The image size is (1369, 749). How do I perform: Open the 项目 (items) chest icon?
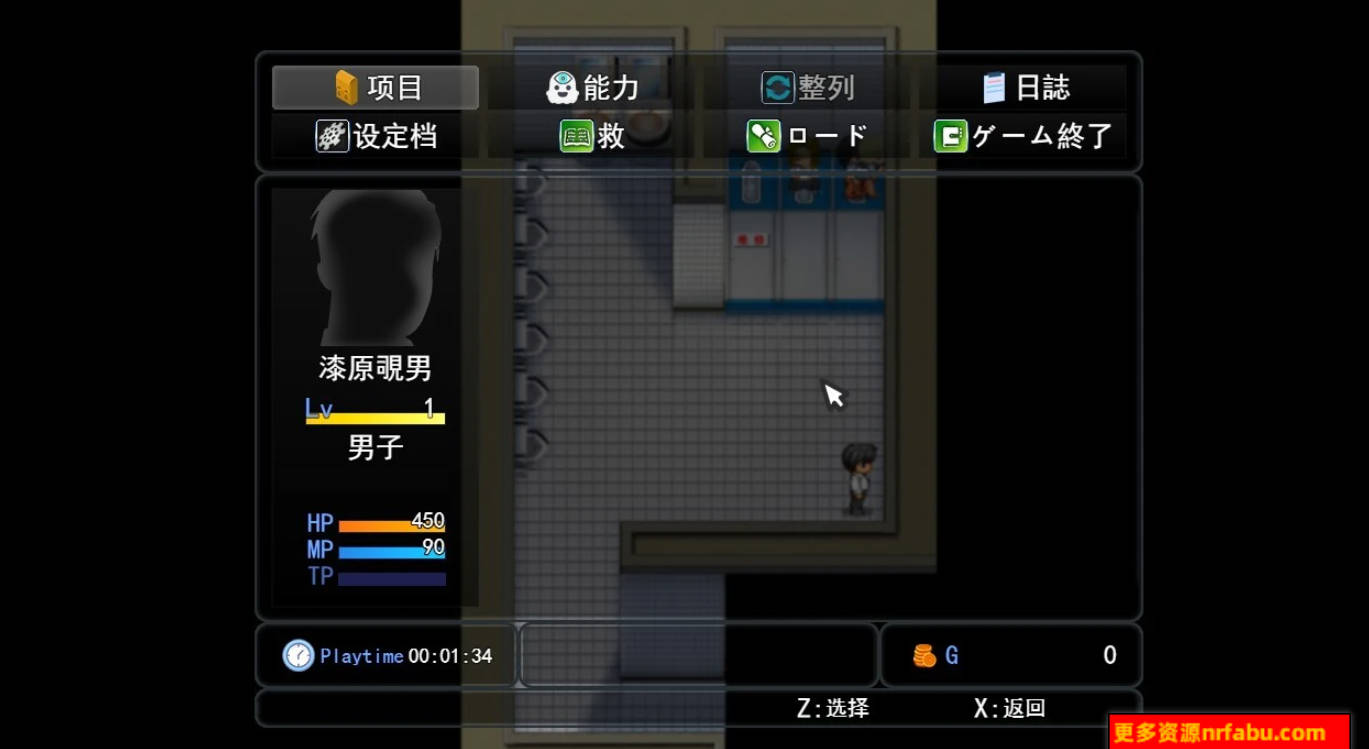point(345,87)
